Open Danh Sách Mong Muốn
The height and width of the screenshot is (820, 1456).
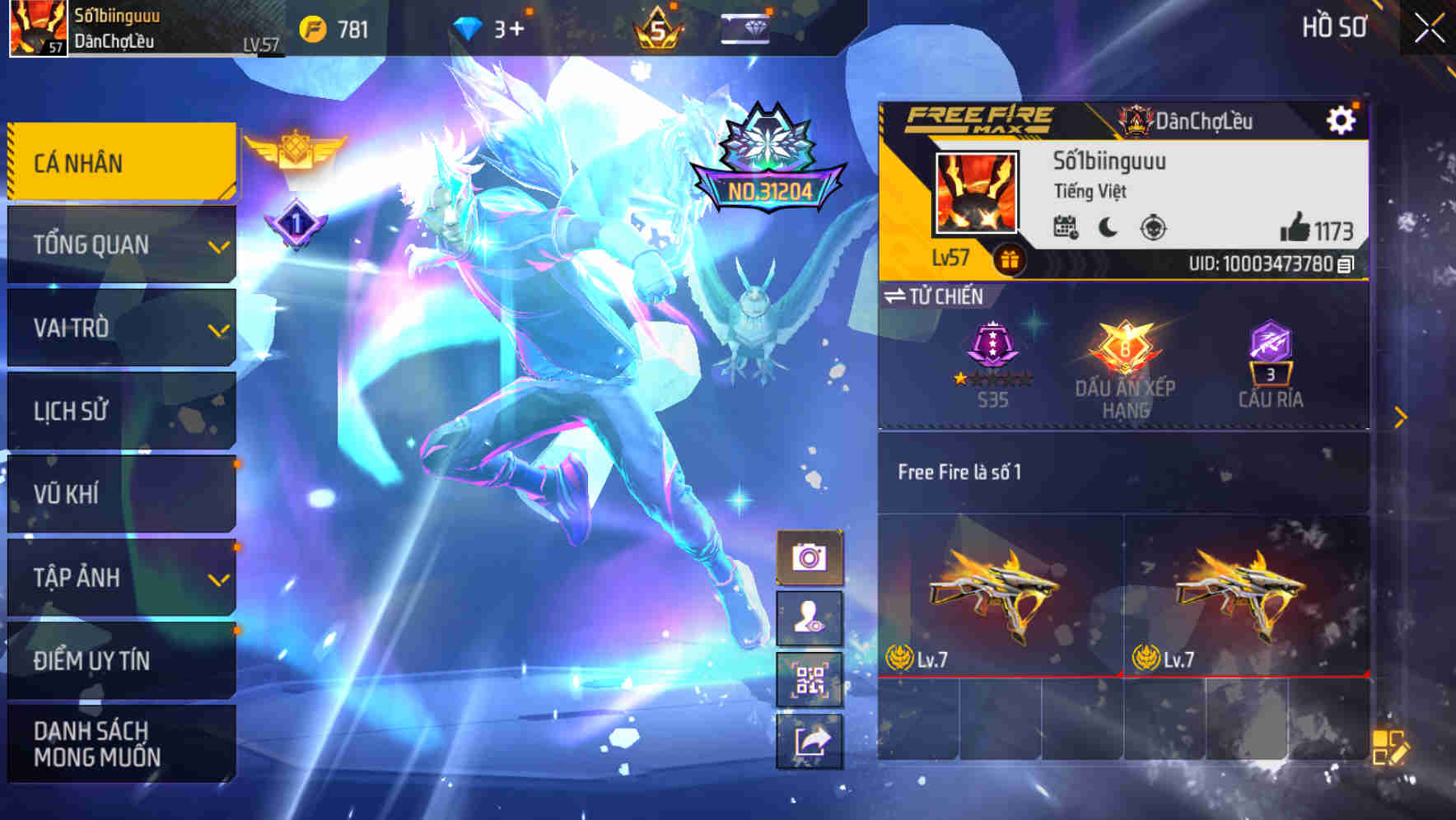121,743
